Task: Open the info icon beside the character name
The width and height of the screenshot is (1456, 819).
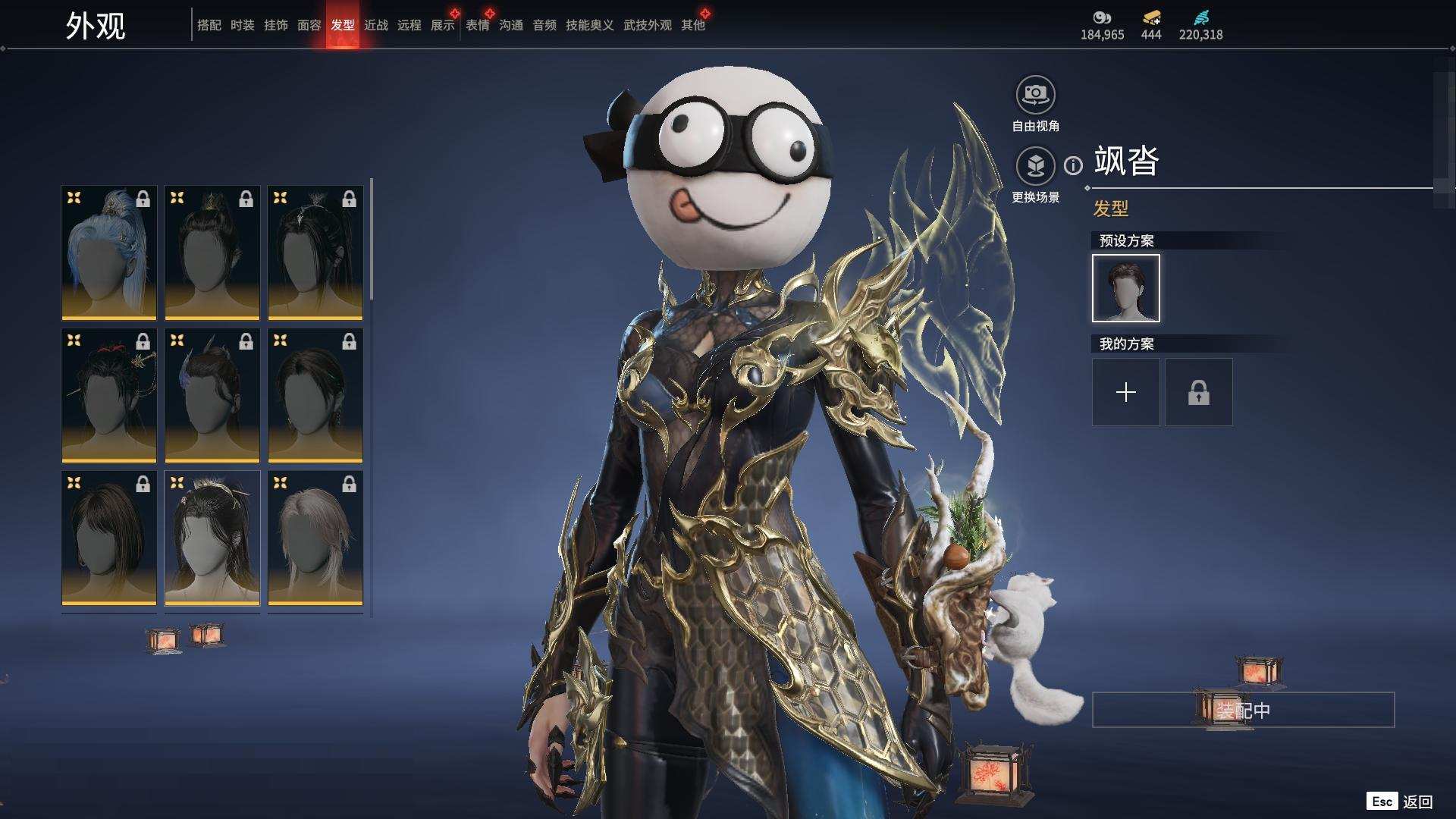Action: (x=1073, y=165)
